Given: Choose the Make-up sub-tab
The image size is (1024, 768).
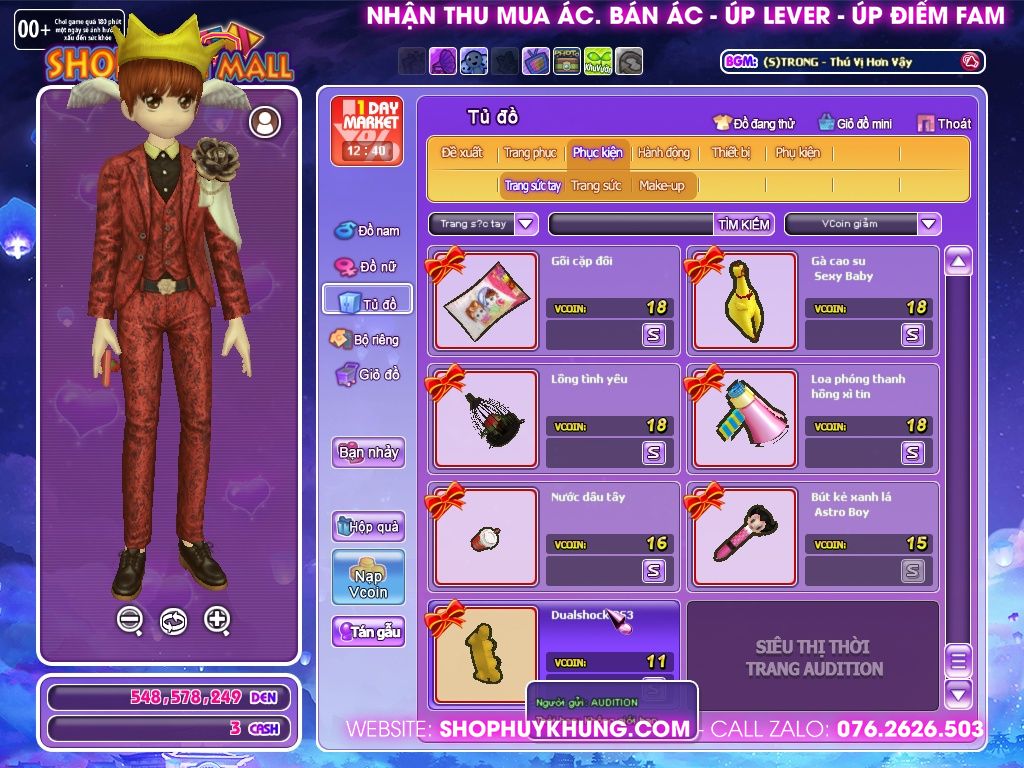Looking at the screenshot, I should coord(662,186).
